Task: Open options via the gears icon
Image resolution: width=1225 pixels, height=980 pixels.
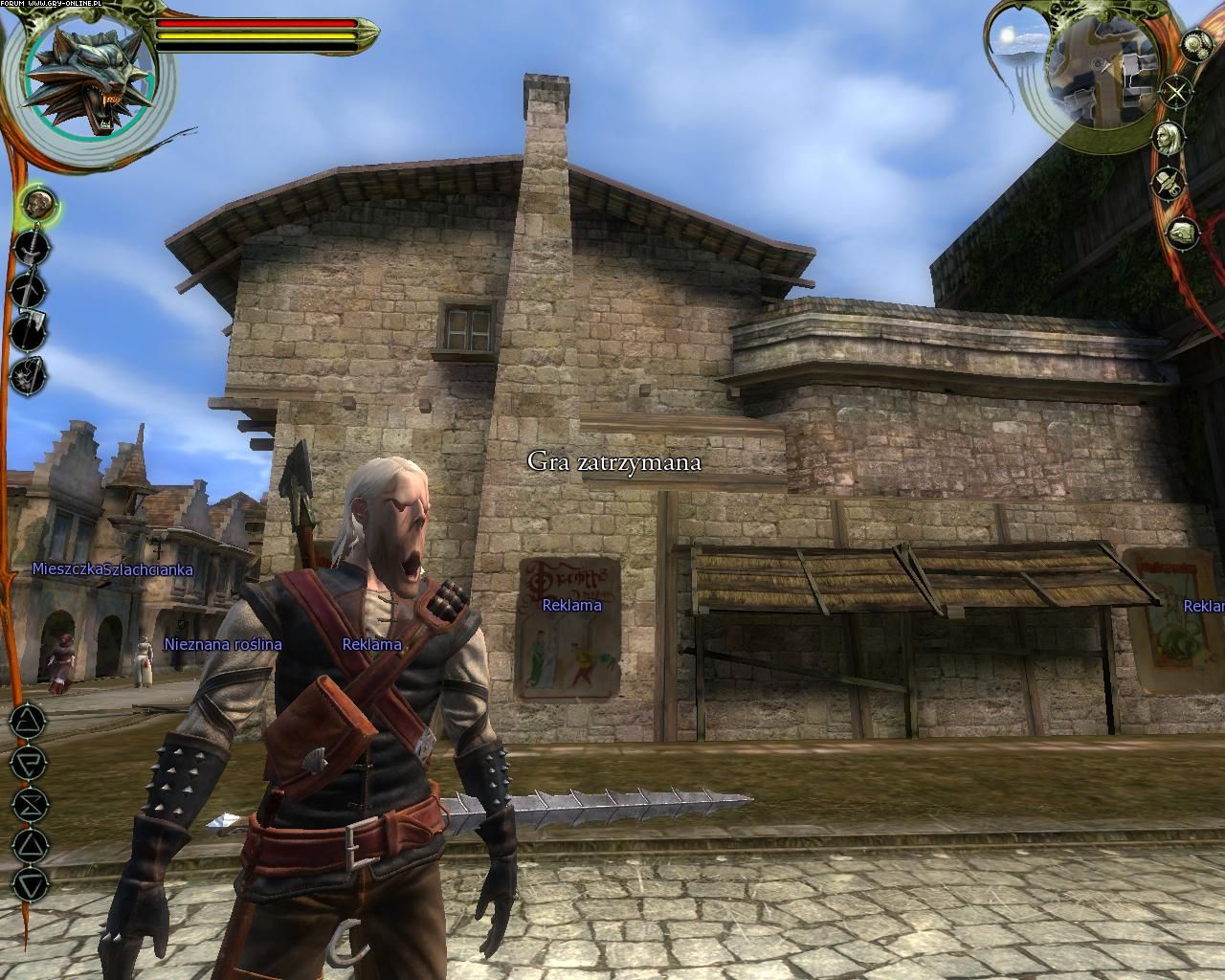Action: [1196, 45]
